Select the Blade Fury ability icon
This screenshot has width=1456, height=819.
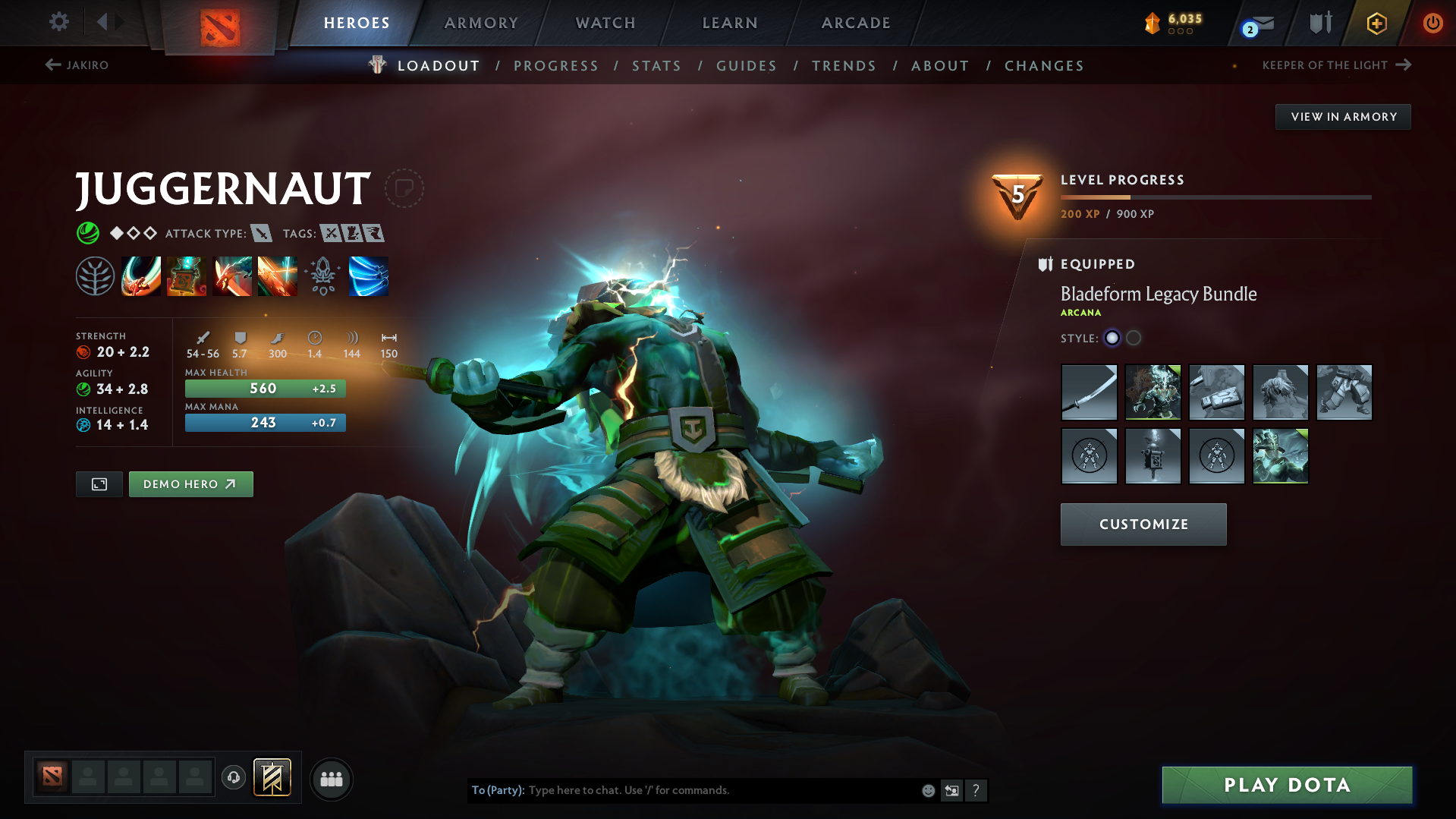[141, 276]
